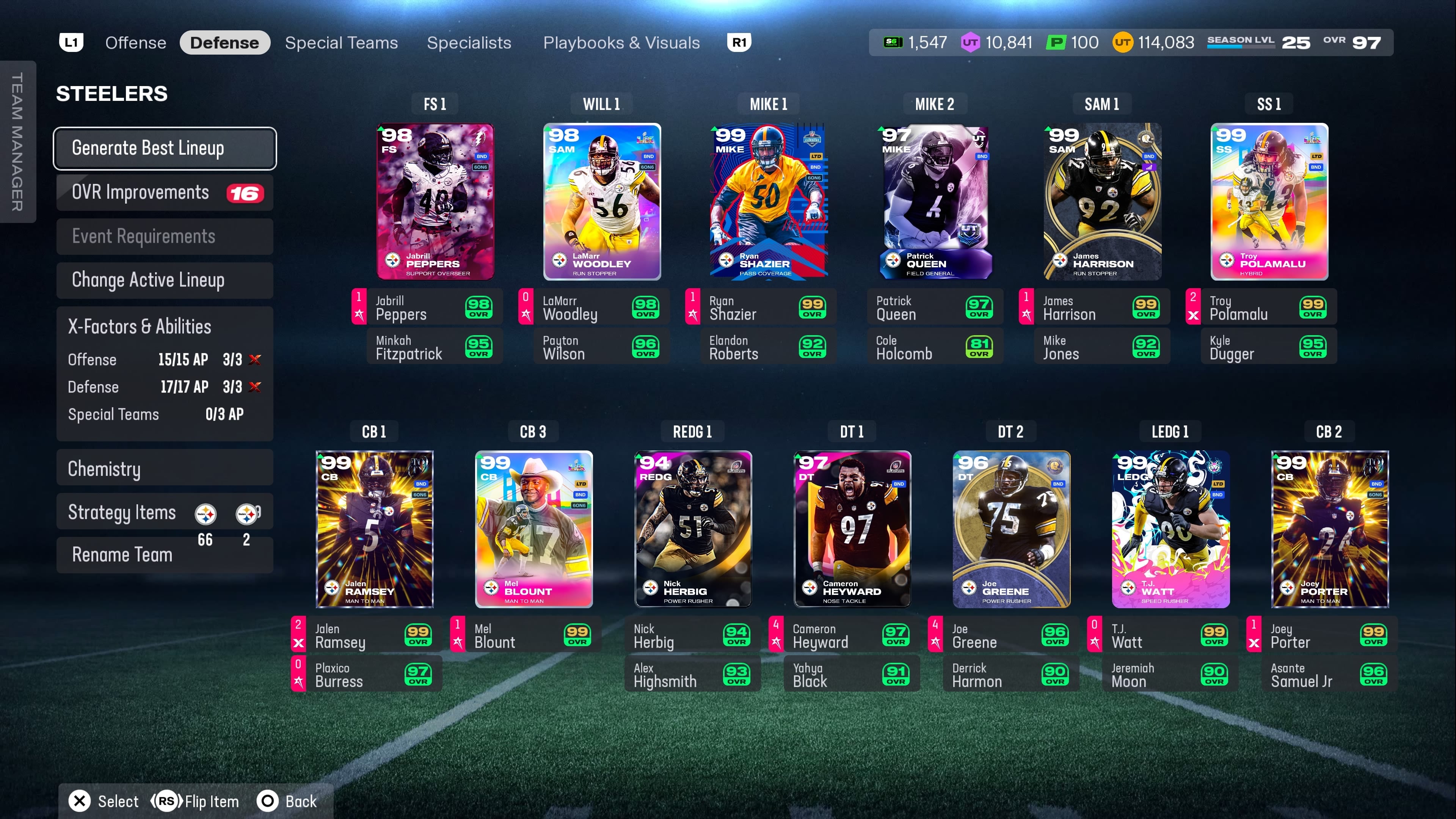
Task: Open OVR Improvements list
Action: pos(165,193)
